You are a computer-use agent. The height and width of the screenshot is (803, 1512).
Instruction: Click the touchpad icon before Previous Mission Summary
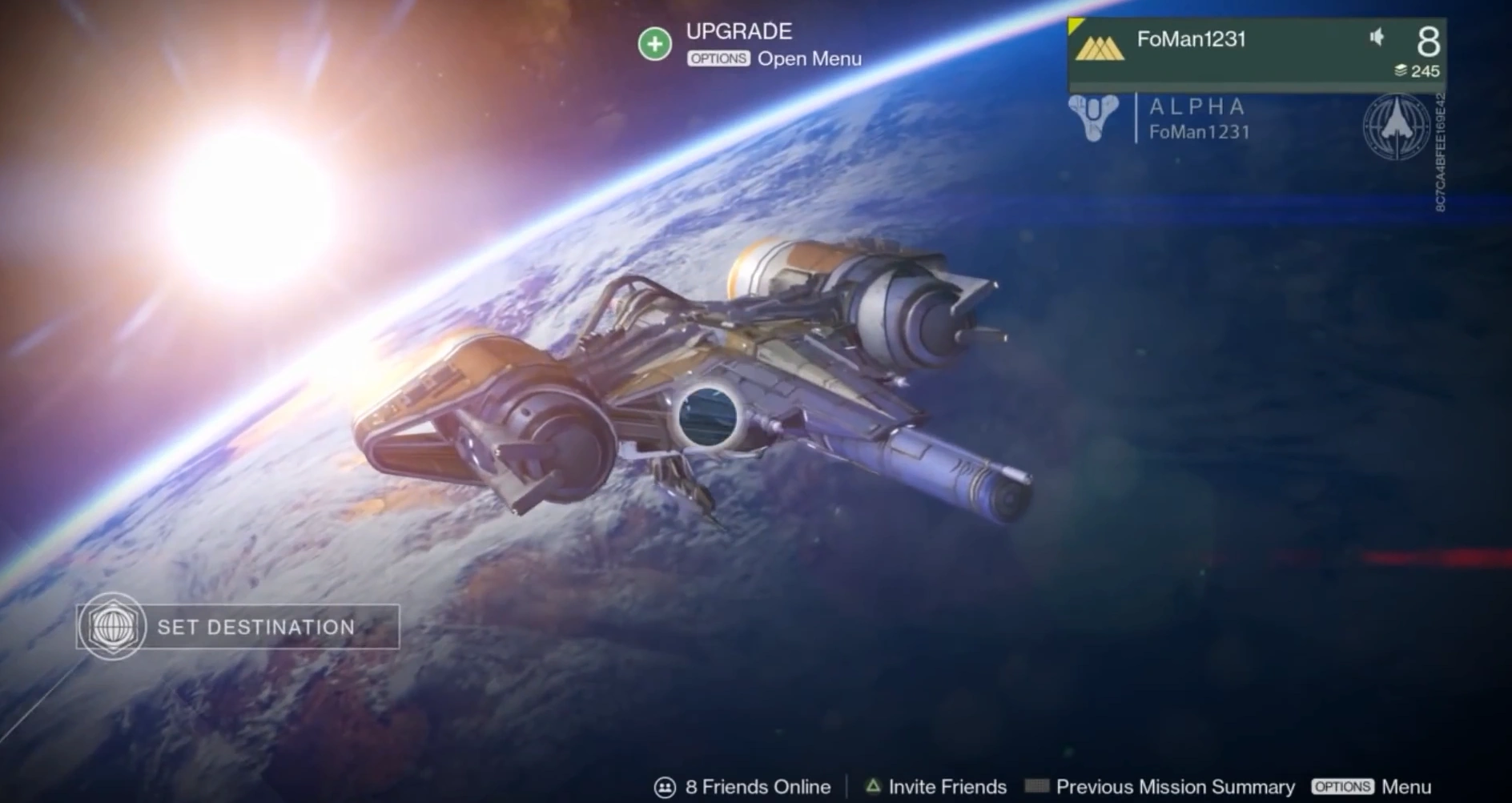pyautogui.click(x=1037, y=786)
